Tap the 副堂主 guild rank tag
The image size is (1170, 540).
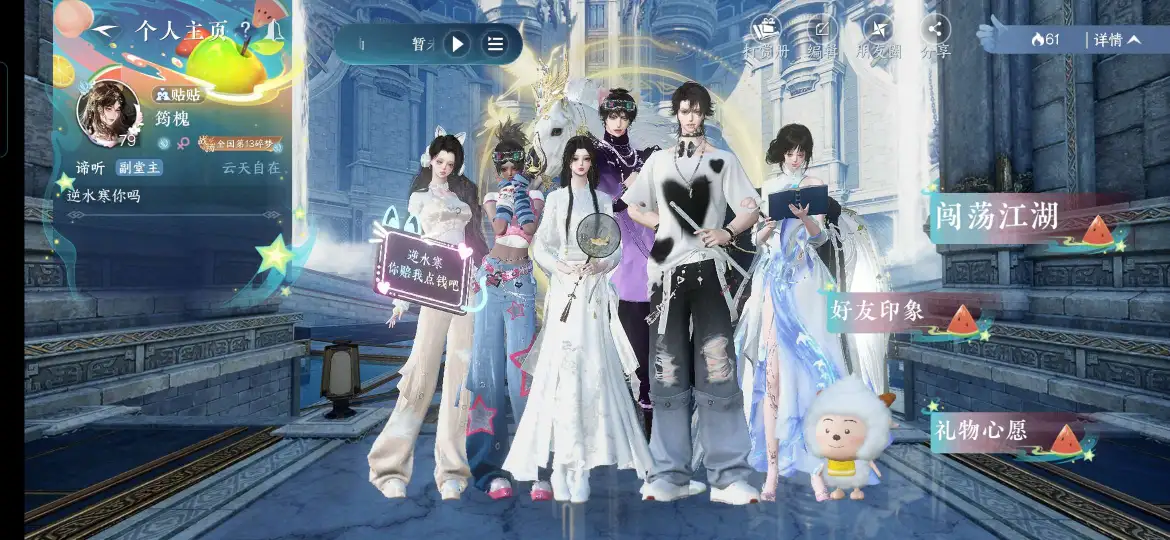(139, 168)
